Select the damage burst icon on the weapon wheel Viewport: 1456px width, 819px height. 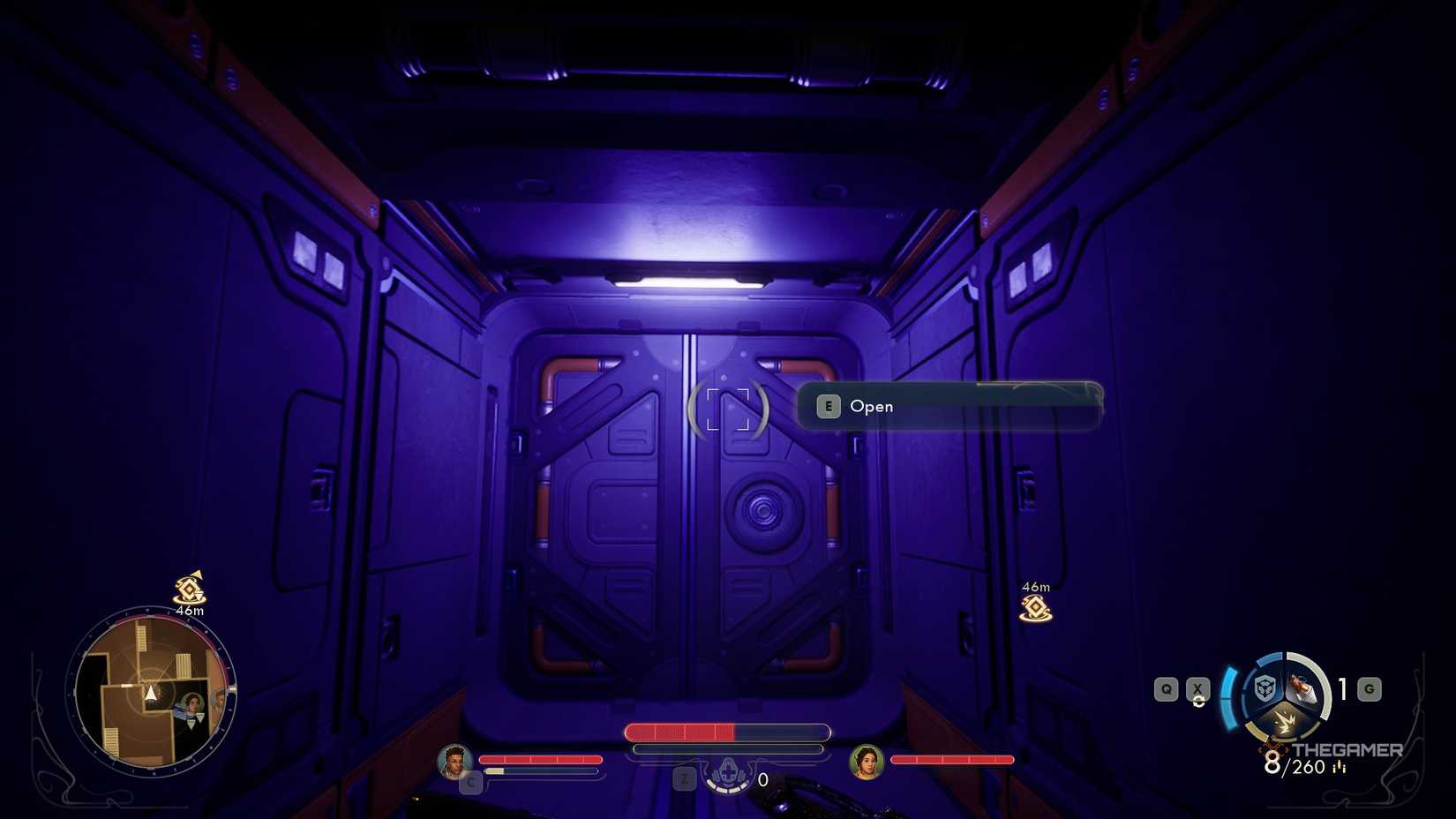tap(1286, 722)
